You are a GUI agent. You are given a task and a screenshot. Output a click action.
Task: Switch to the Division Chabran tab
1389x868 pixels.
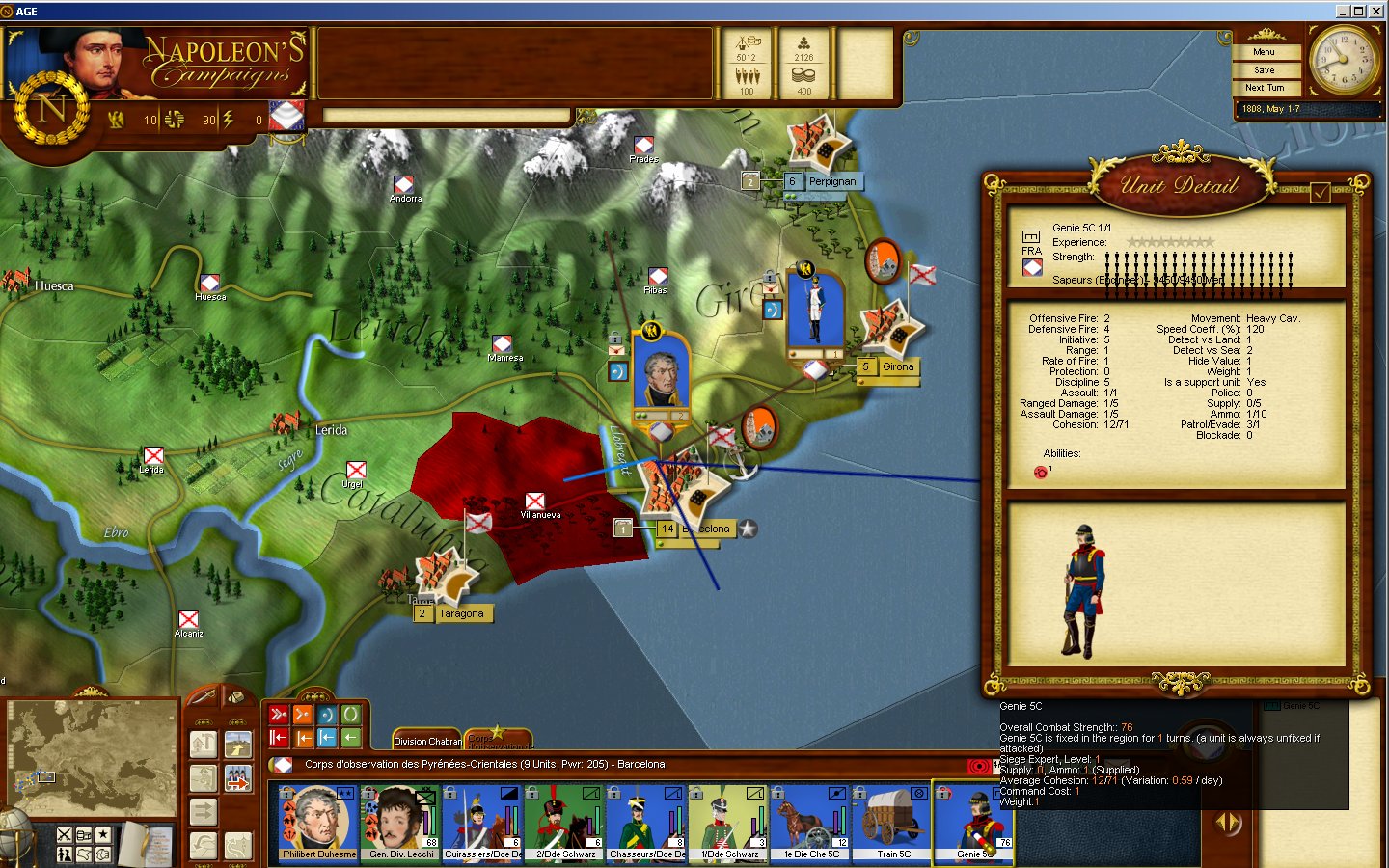tap(426, 741)
